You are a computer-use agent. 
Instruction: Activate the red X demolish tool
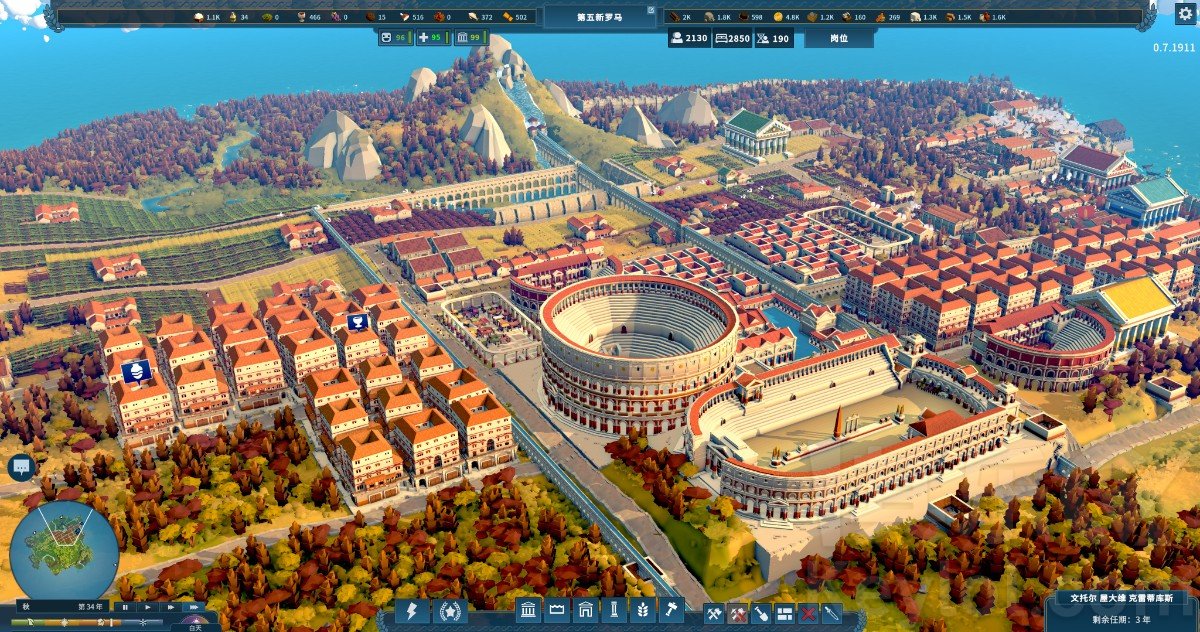[807, 613]
